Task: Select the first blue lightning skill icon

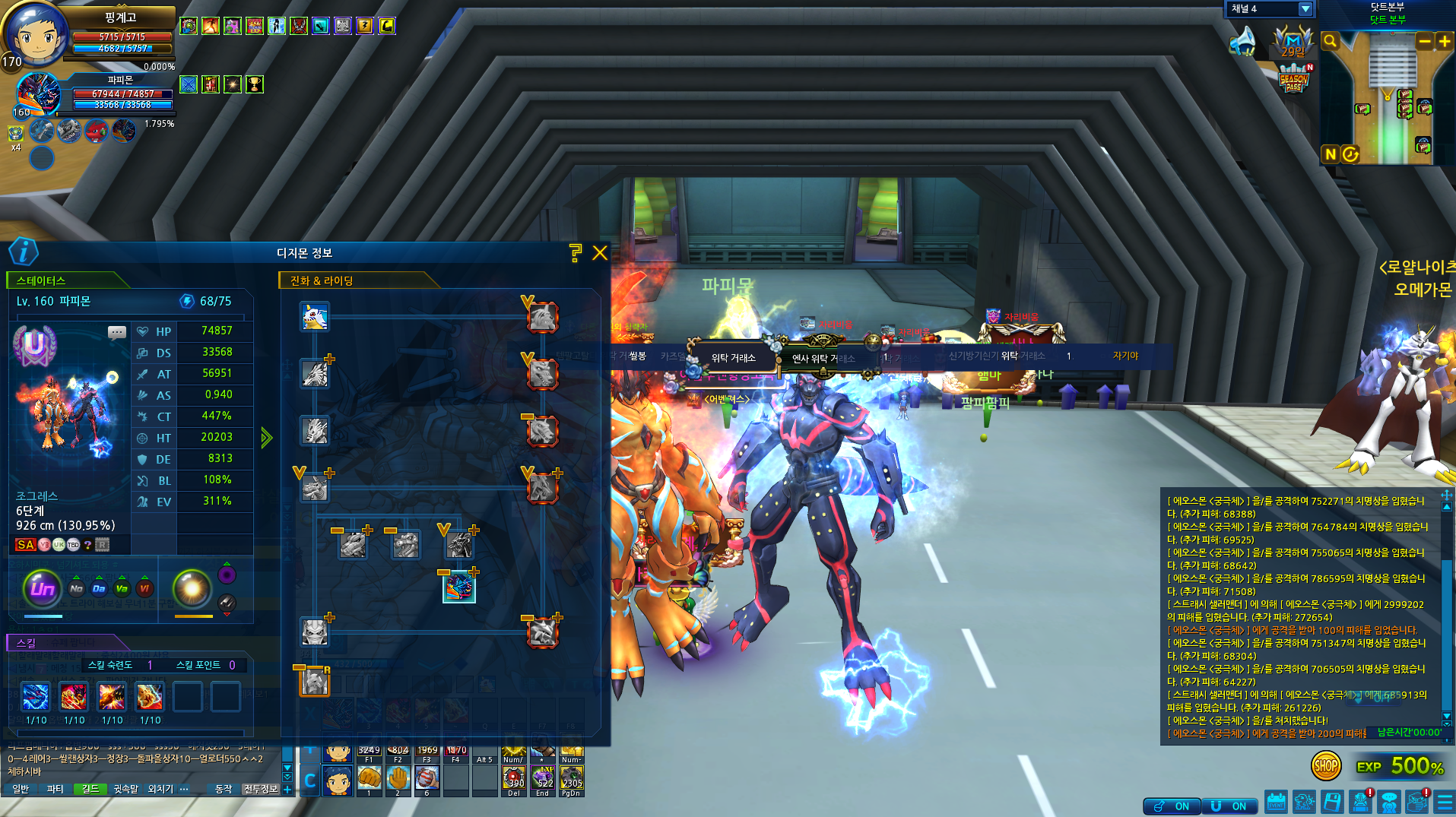Action: coord(36,697)
